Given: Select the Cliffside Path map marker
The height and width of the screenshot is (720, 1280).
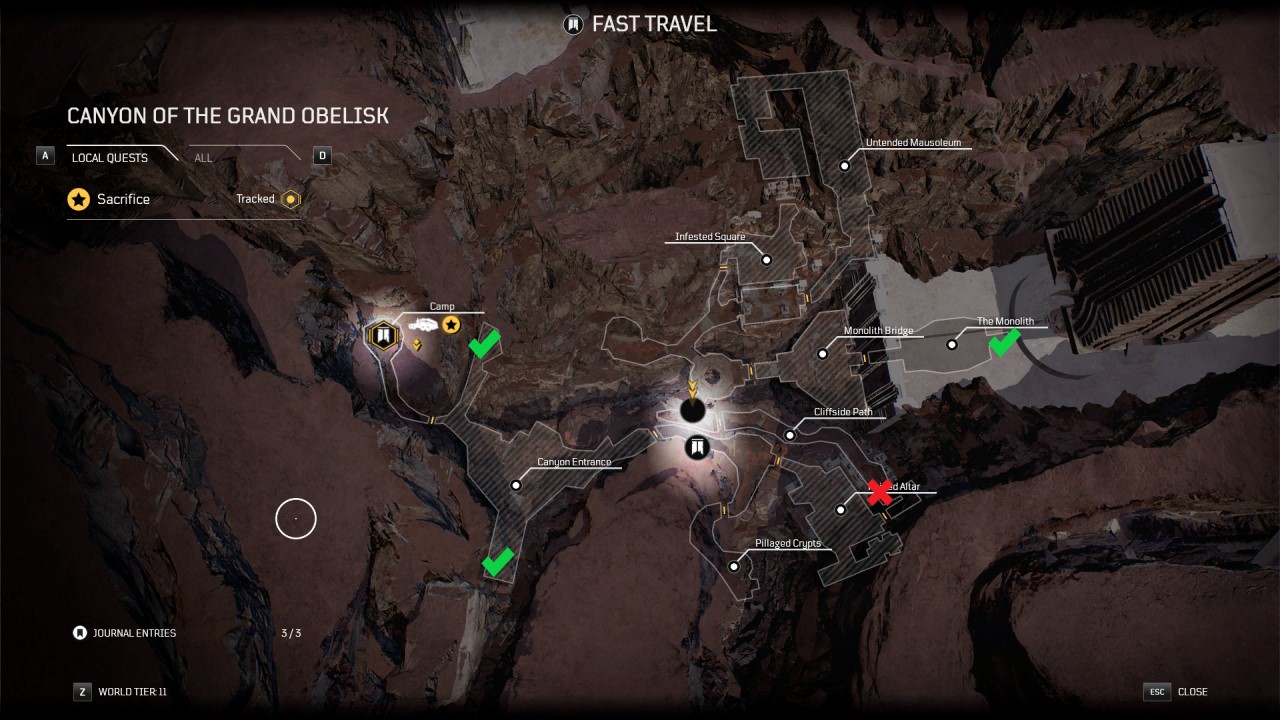Looking at the screenshot, I should 790,435.
